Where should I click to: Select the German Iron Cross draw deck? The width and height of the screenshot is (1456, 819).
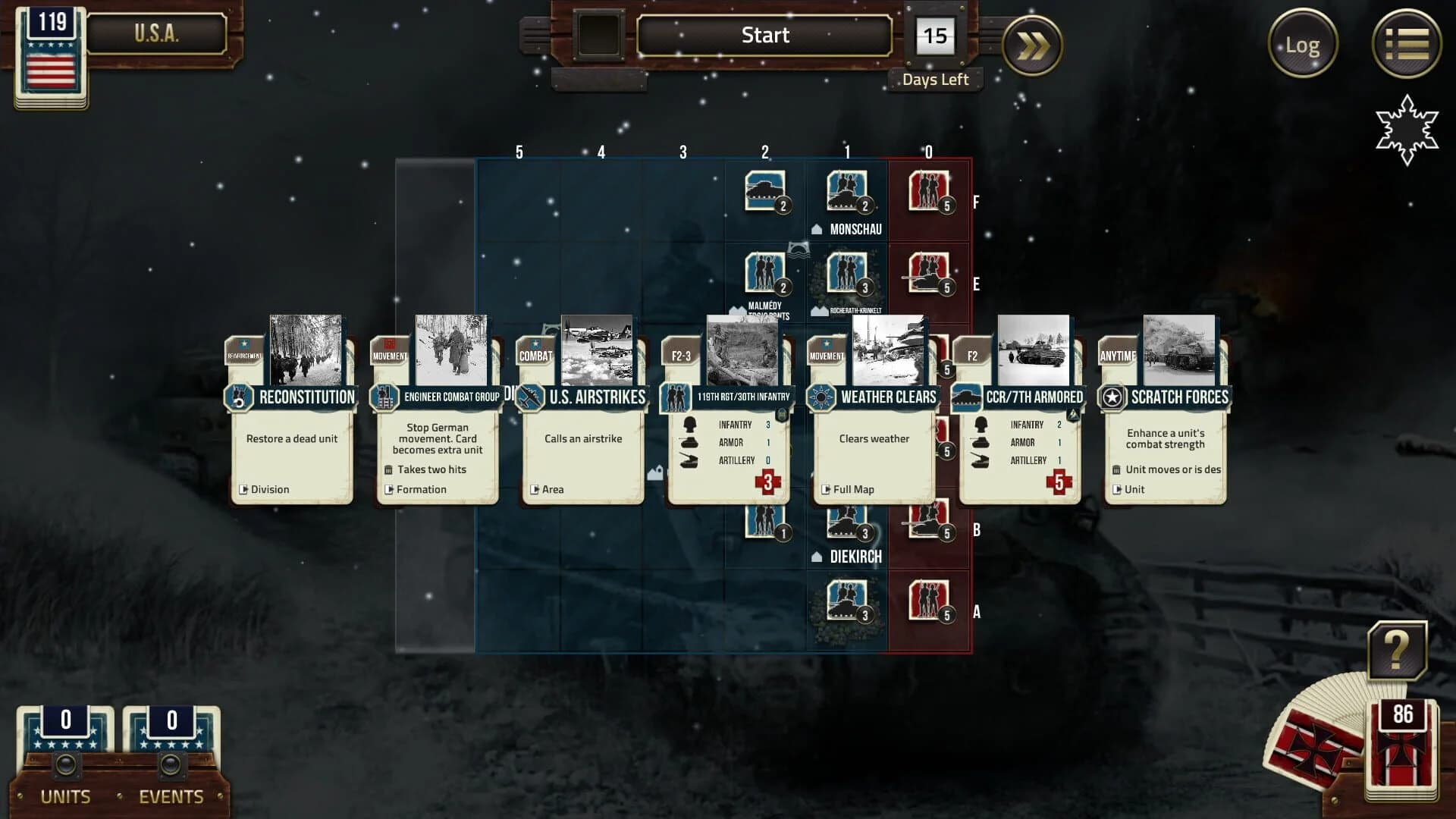point(1400,747)
